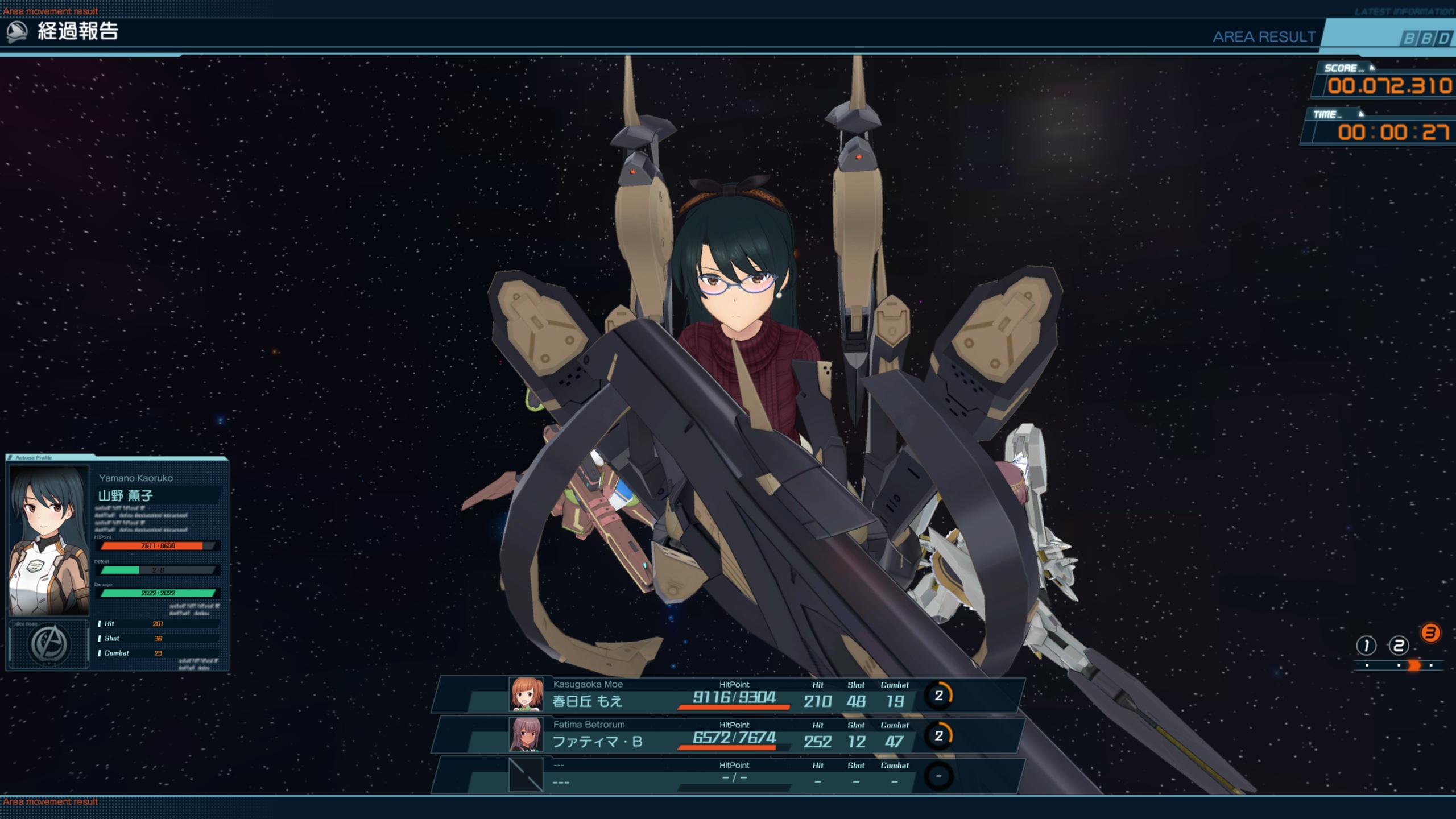Viewport: 1456px width, 819px height.
Task: Select Kasugaoka Moe's result row
Action: (728, 694)
